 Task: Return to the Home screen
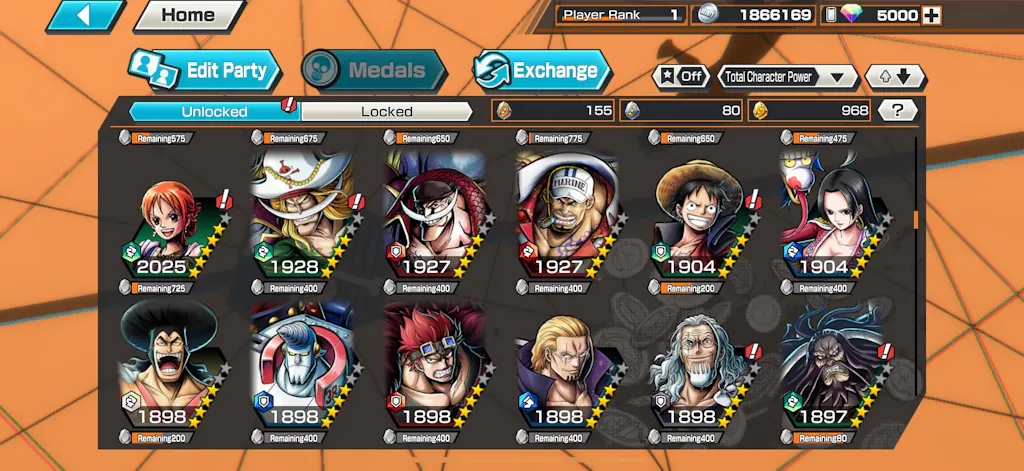click(188, 15)
